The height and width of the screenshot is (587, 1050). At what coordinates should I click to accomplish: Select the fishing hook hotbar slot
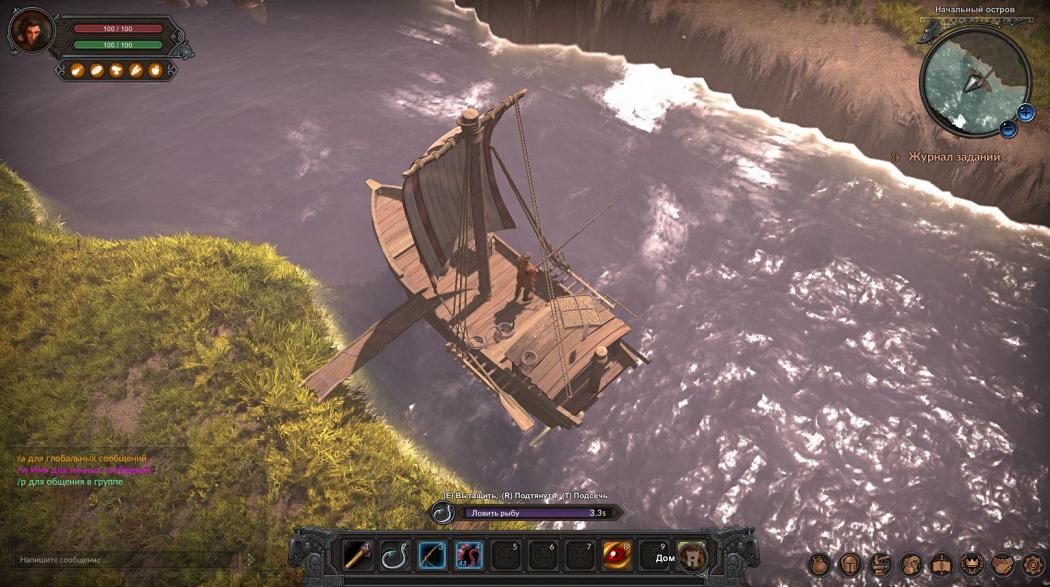(x=394, y=555)
